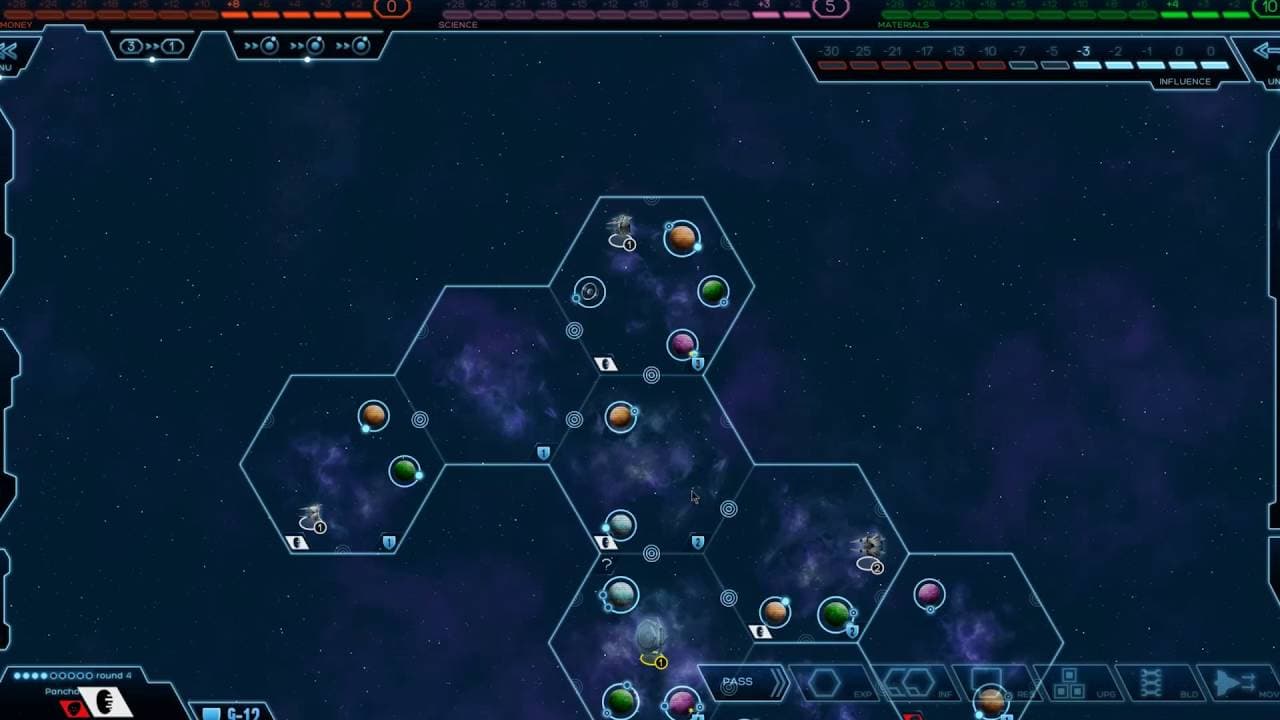Click the pink planet in the top hex
The height and width of the screenshot is (720, 1280).
pyautogui.click(x=685, y=342)
